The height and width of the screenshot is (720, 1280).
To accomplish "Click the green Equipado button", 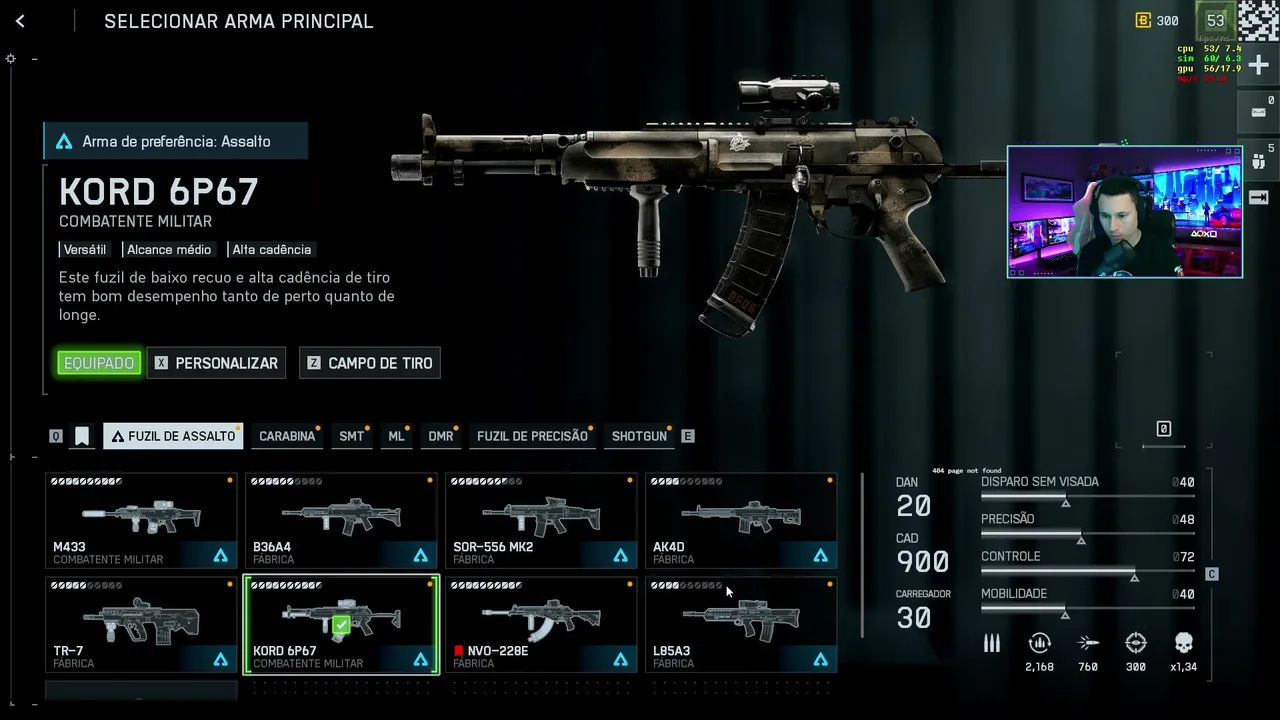I will [x=99, y=363].
